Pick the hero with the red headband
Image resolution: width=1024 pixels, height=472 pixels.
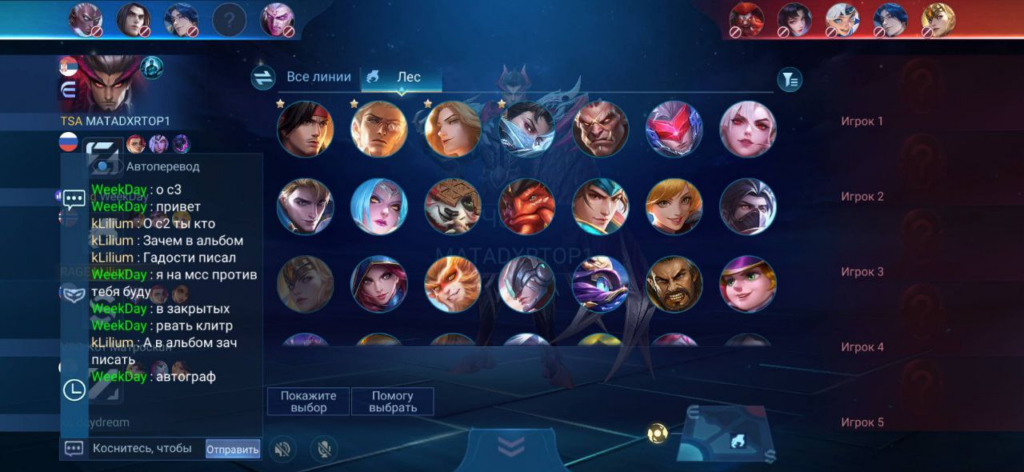tap(304, 129)
